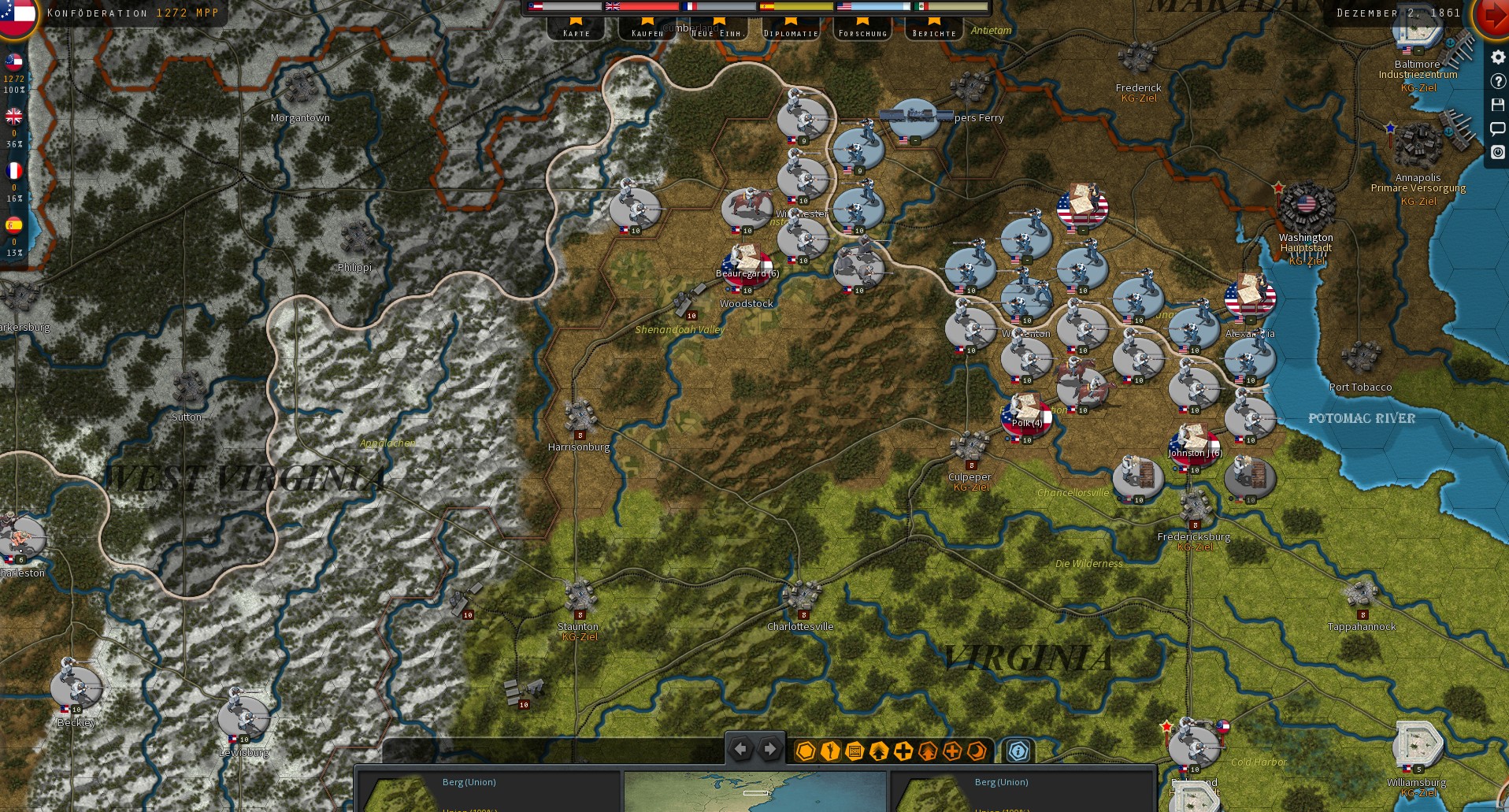Click the forward next-unit arrow button
The height and width of the screenshot is (812, 1509).
(x=769, y=749)
